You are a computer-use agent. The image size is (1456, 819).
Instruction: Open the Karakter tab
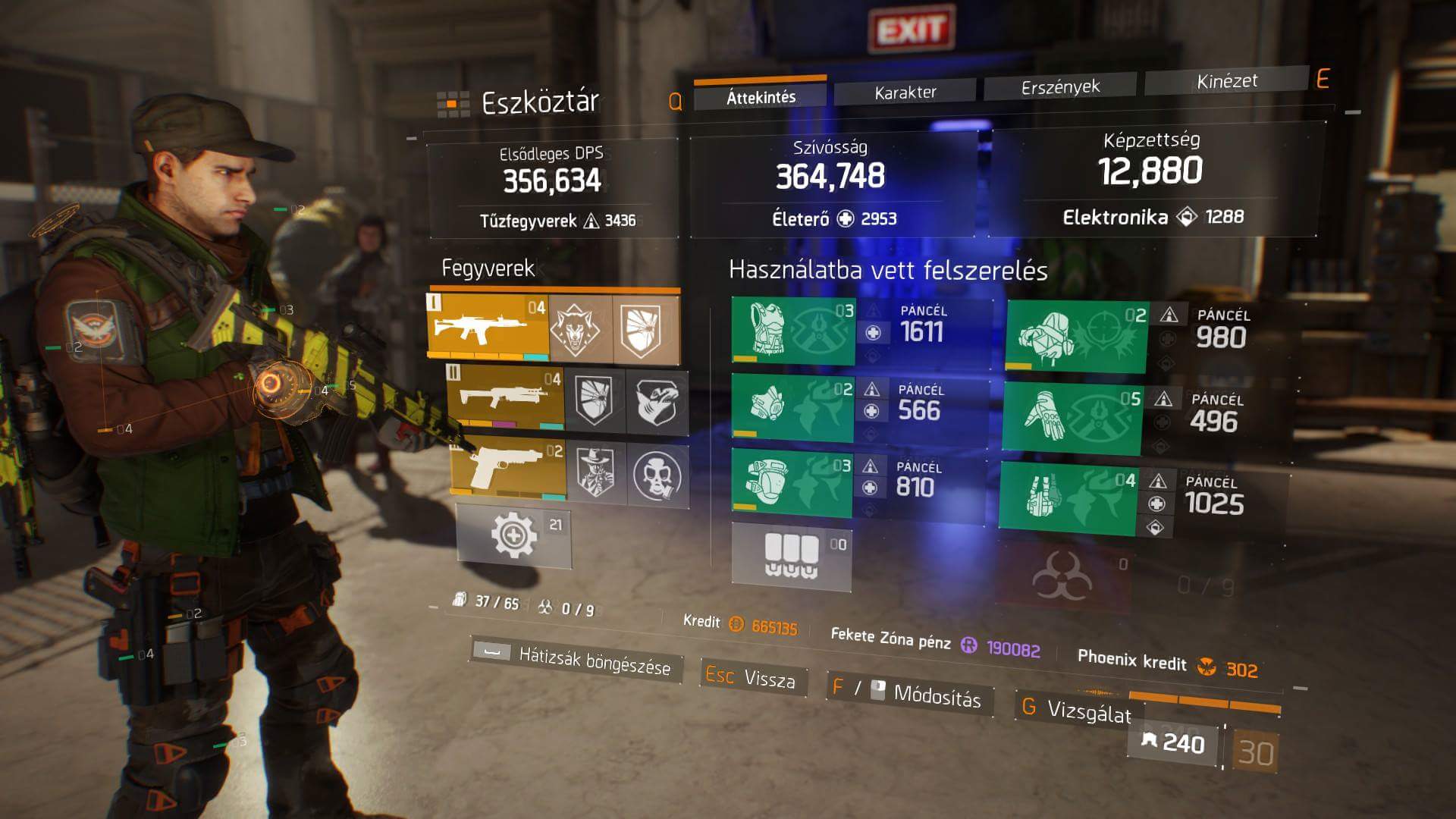coord(905,92)
